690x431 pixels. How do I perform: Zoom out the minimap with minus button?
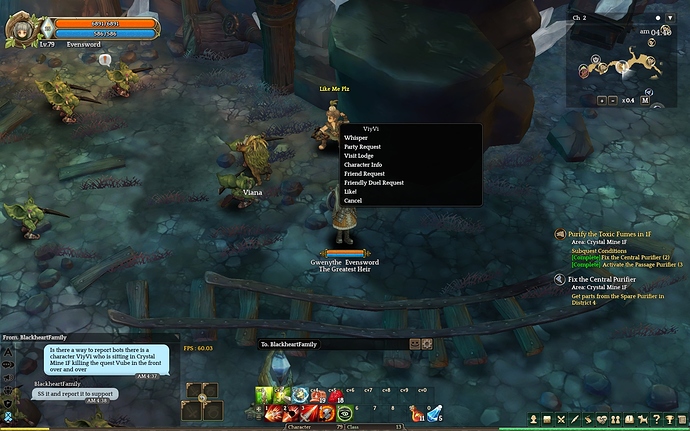[615, 100]
